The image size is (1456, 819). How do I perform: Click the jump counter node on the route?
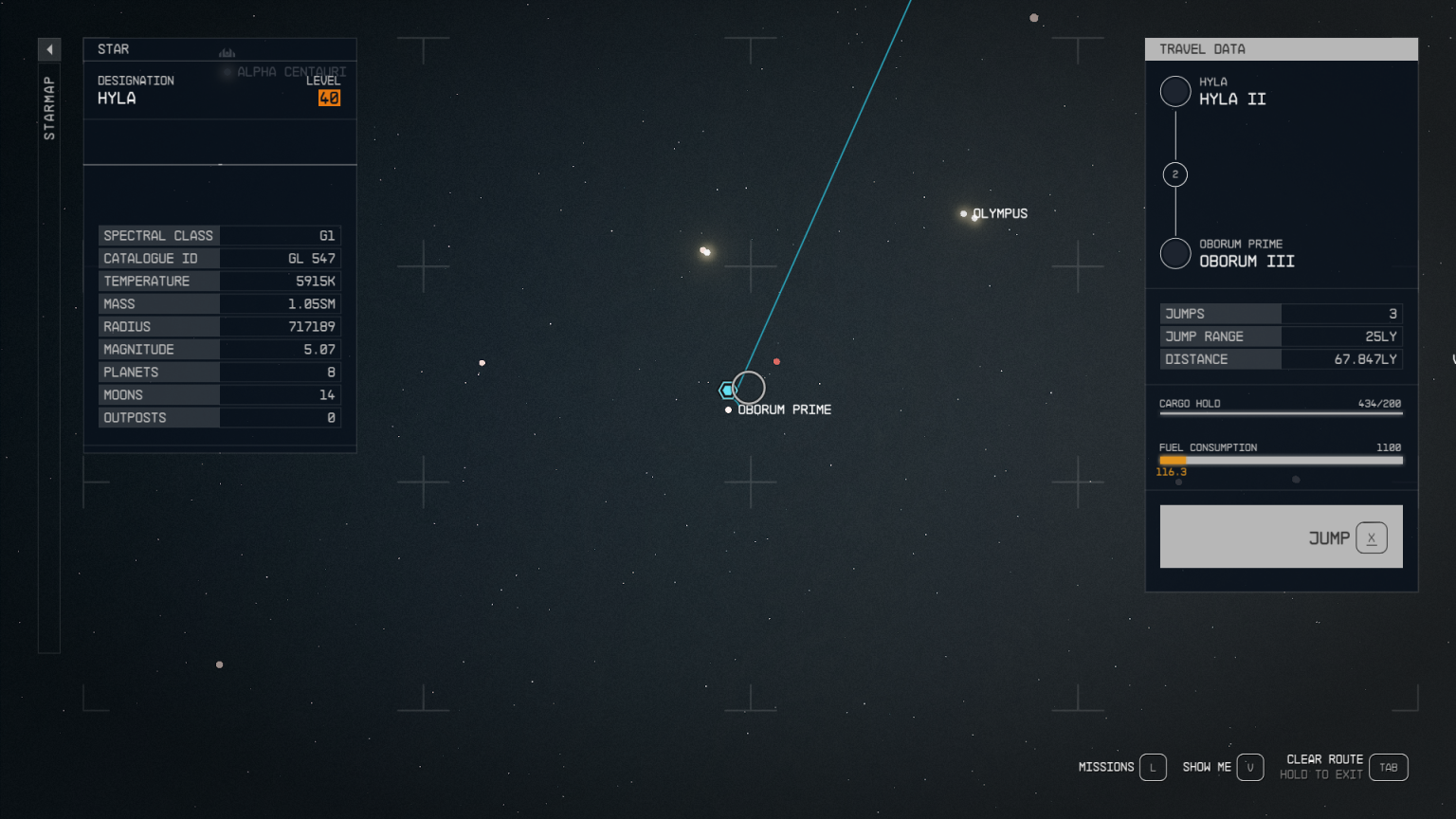click(x=1174, y=174)
